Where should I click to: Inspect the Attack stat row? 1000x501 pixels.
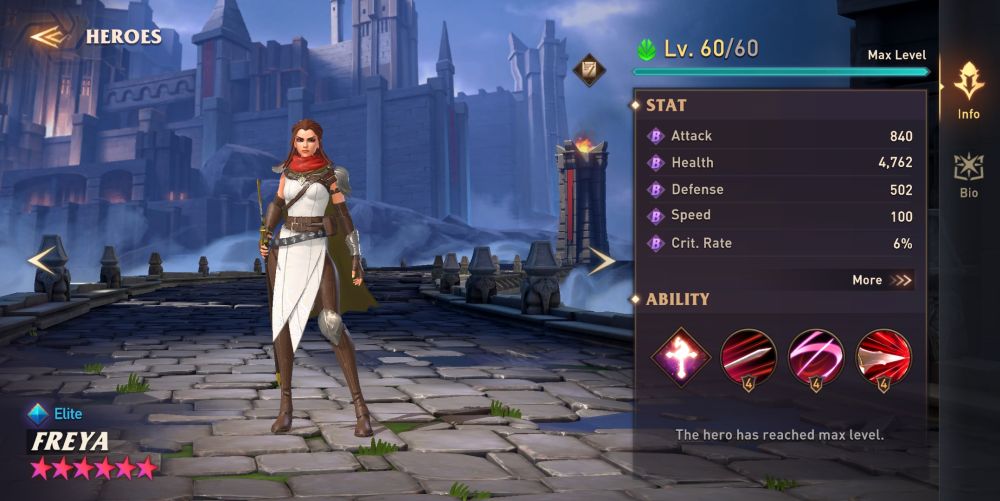[x=780, y=136]
